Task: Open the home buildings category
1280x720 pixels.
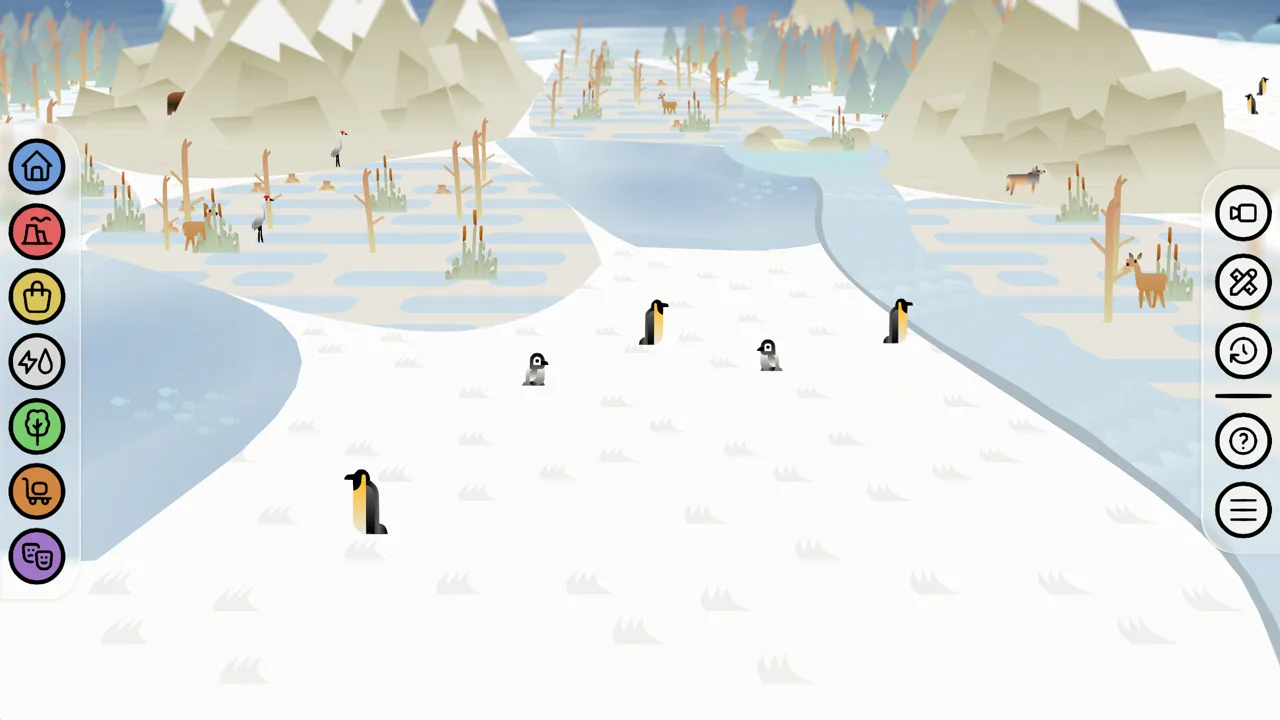Action: click(37, 167)
